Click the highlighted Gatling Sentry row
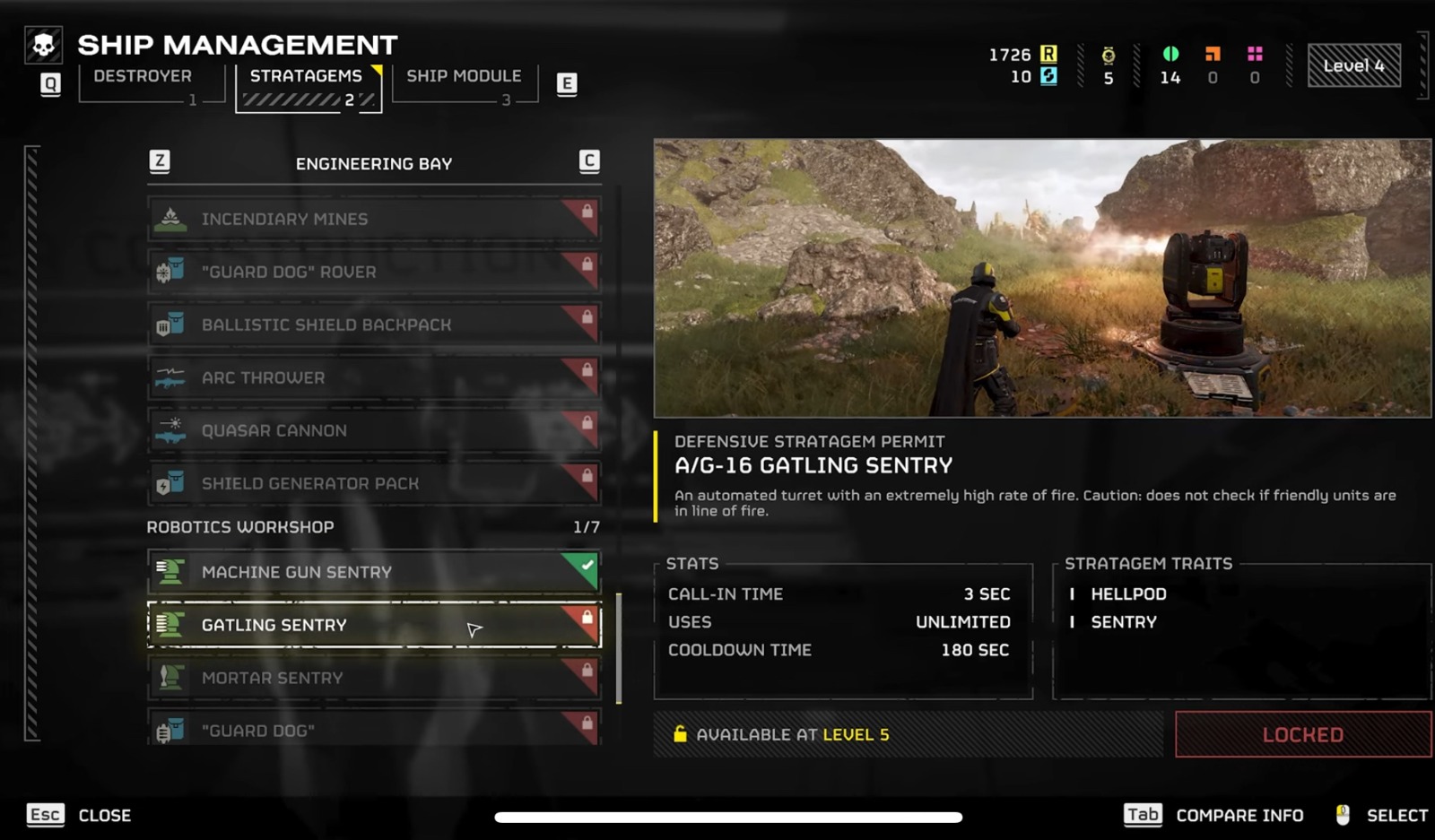Screen dimensions: 1435x840 click(374, 625)
